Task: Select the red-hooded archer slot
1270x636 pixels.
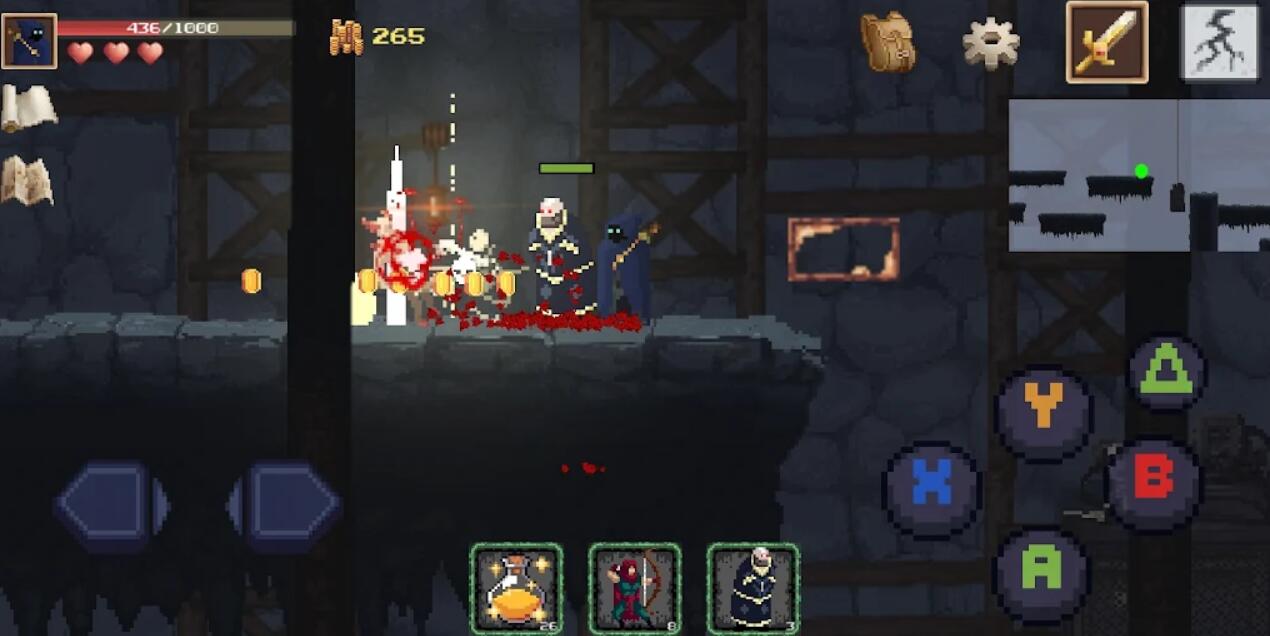Action: tap(634, 589)
